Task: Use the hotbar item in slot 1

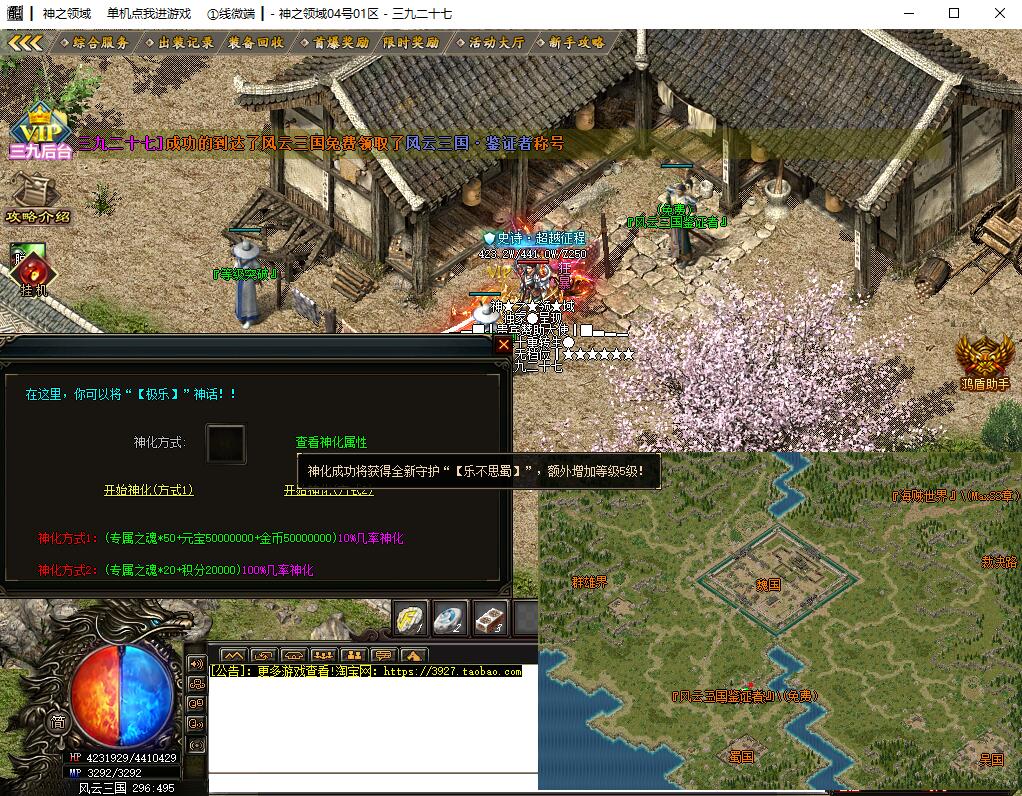Action: click(410, 617)
